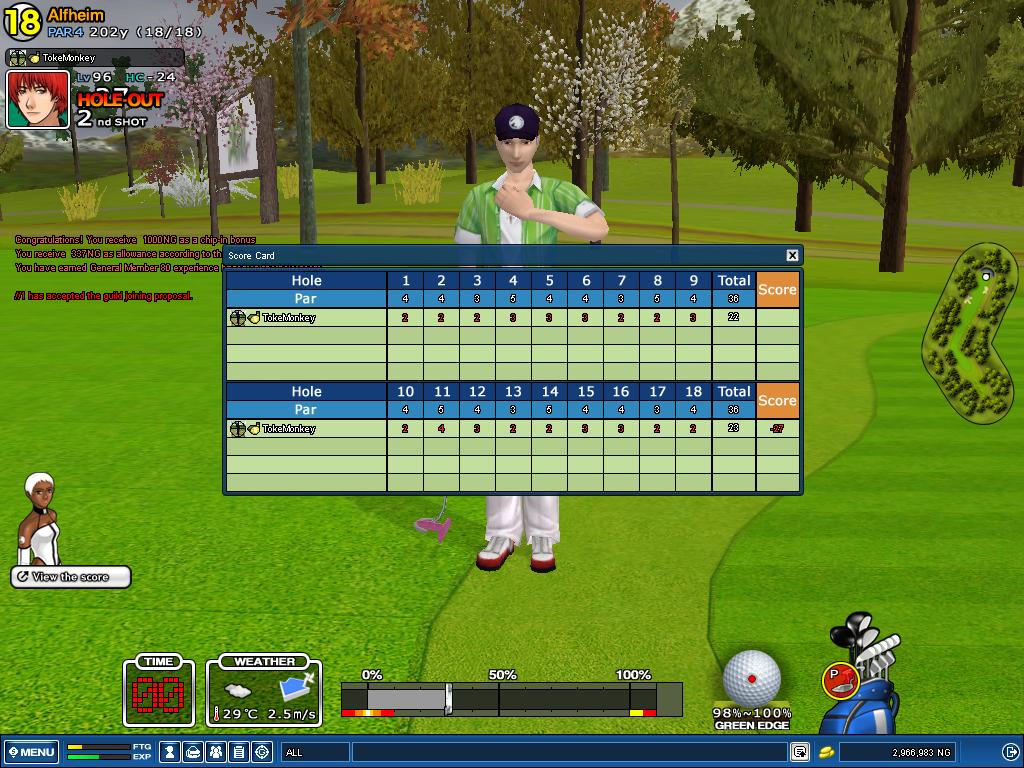Click the red-haired player portrait
The image size is (1024, 768).
click(38, 99)
